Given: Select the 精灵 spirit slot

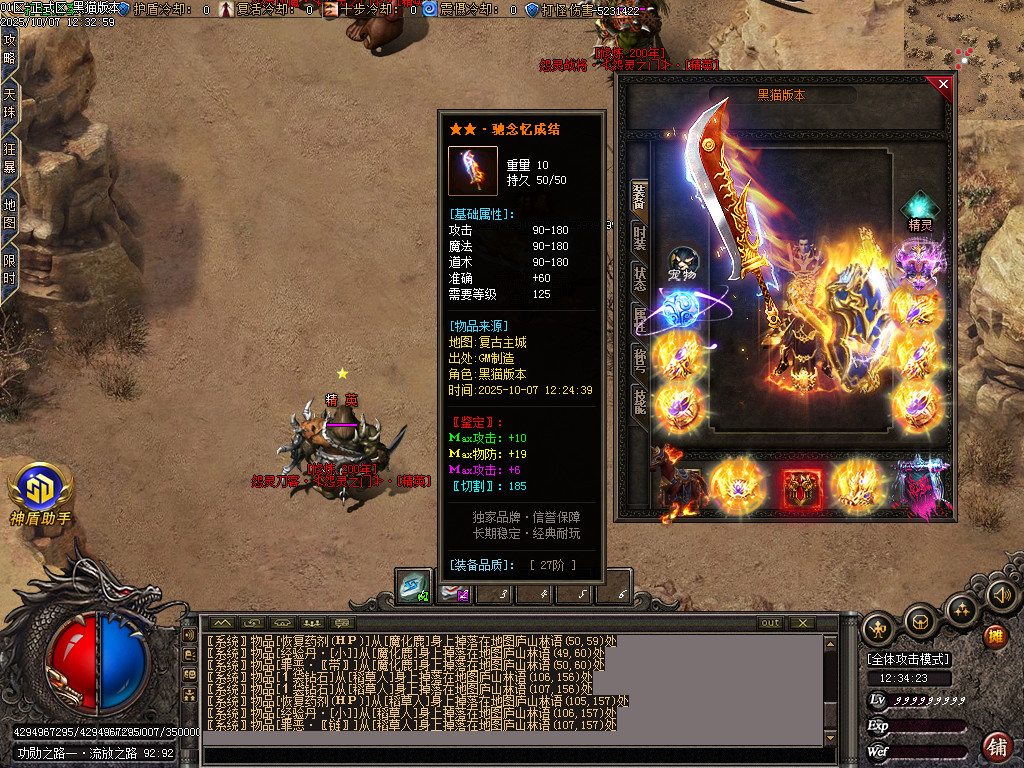Looking at the screenshot, I should pyautogui.click(x=919, y=210).
